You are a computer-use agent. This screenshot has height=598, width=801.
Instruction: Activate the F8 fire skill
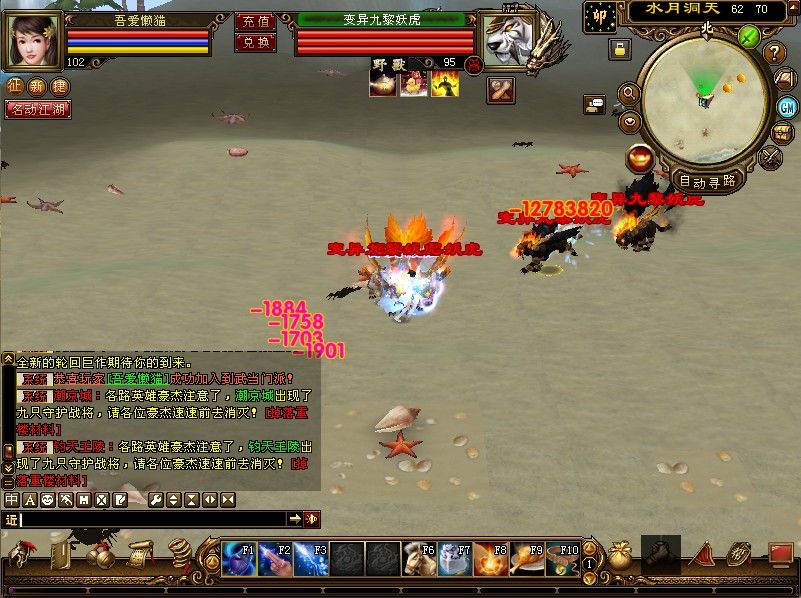tap(491, 559)
